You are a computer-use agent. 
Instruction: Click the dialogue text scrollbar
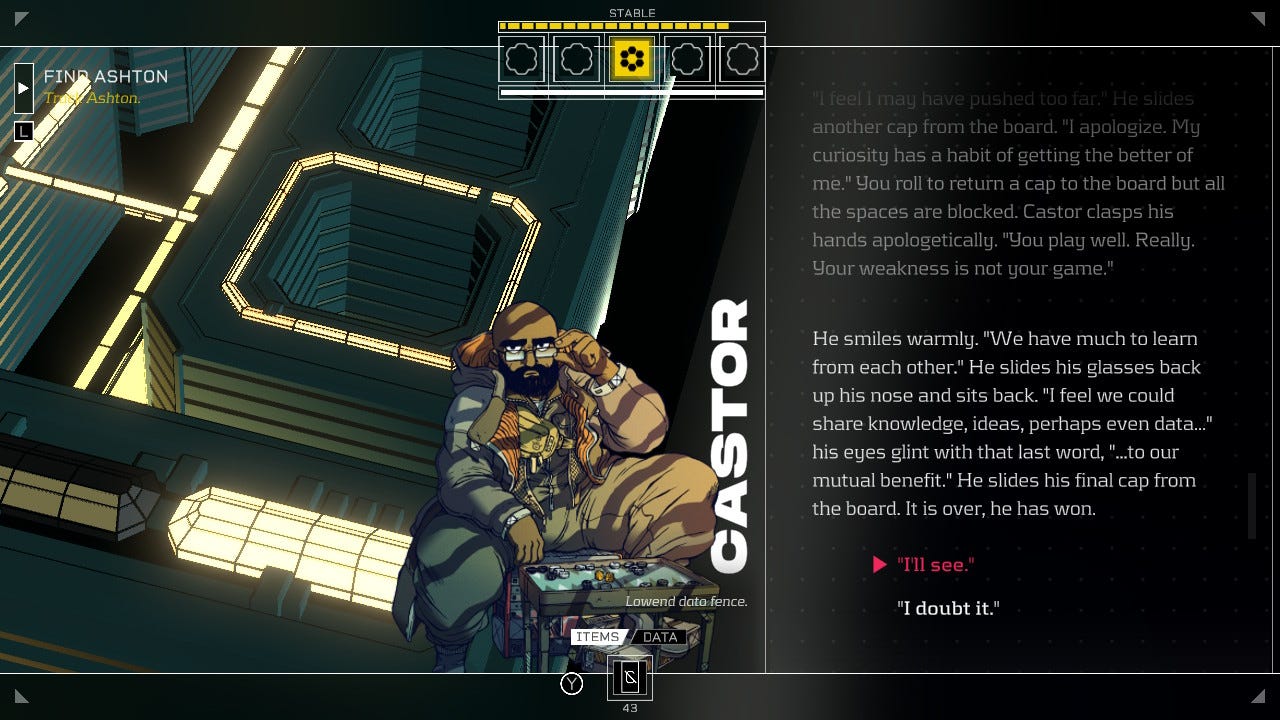(1251, 506)
